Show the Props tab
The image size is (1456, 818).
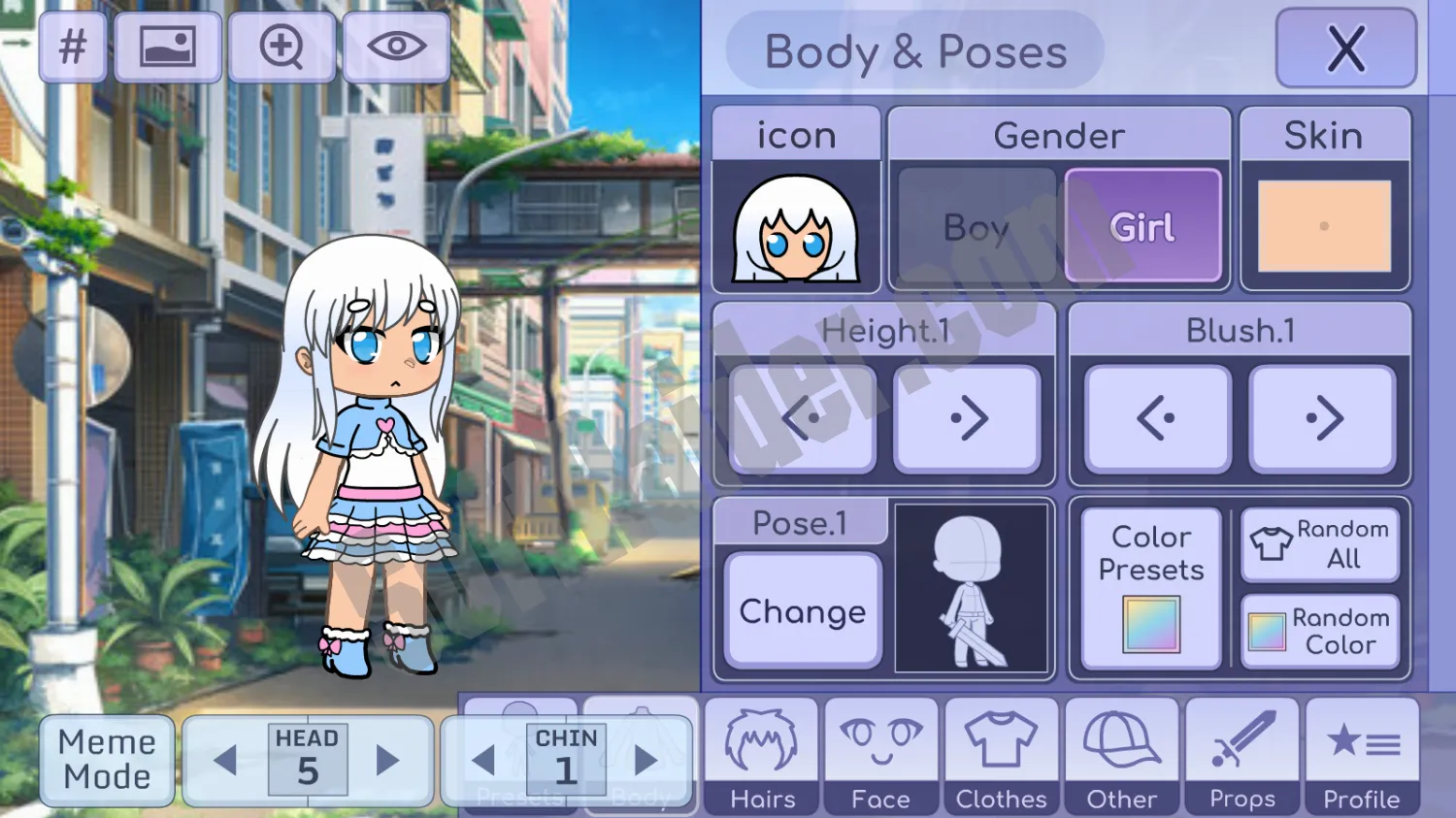[x=1242, y=756]
